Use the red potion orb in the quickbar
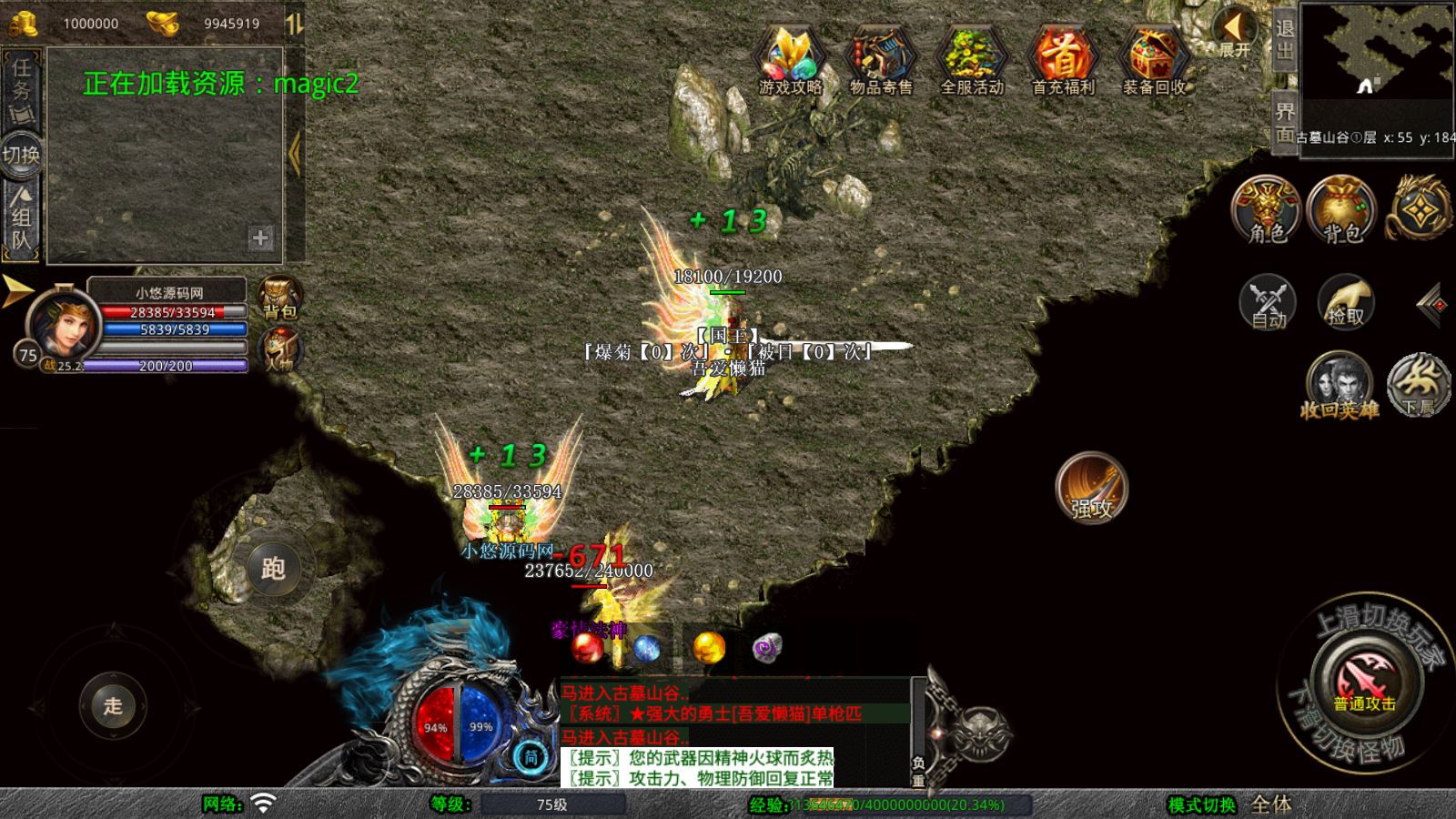Image resolution: width=1456 pixels, height=819 pixels. [587, 648]
